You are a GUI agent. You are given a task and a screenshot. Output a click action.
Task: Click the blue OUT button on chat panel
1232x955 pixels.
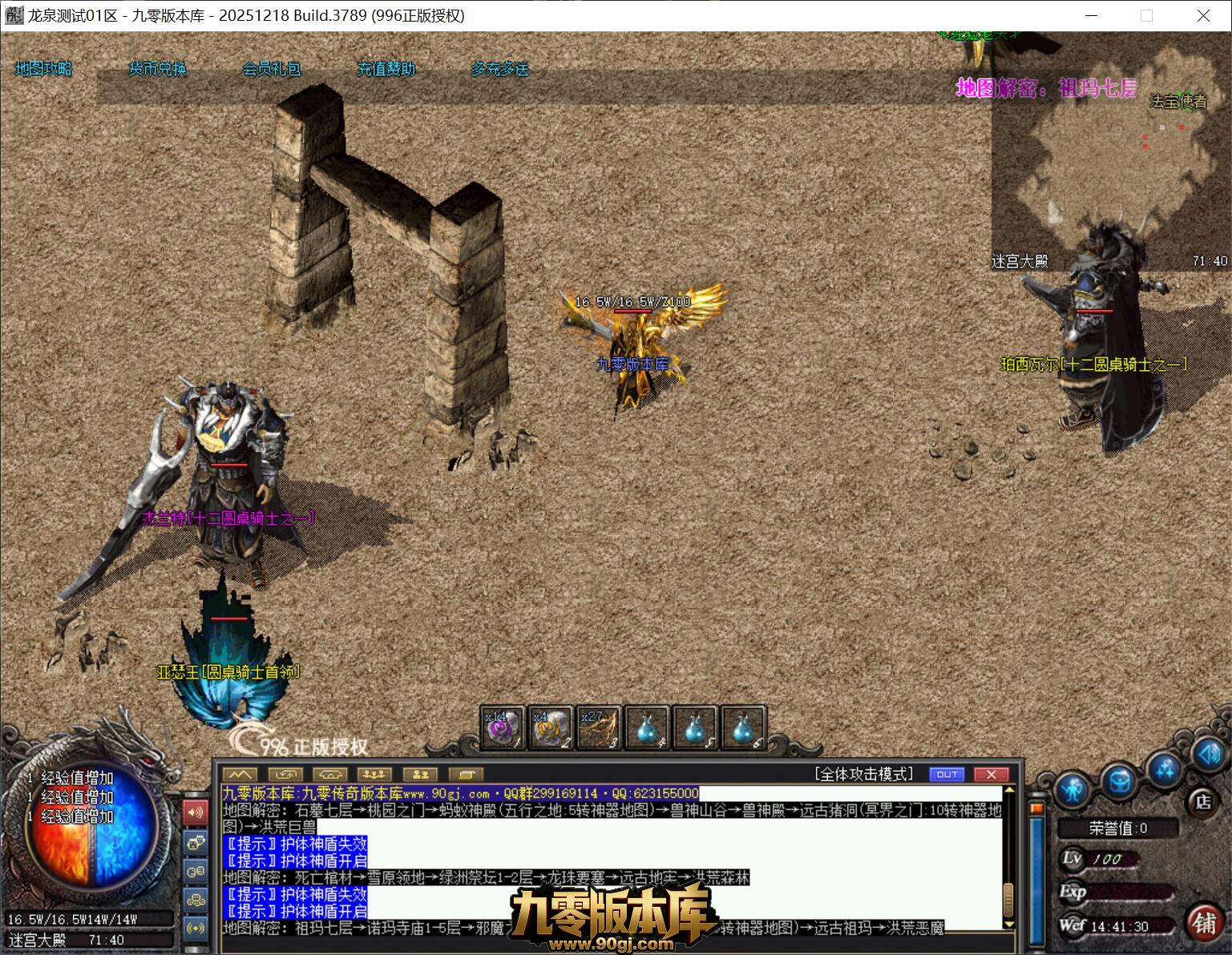click(947, 774)
